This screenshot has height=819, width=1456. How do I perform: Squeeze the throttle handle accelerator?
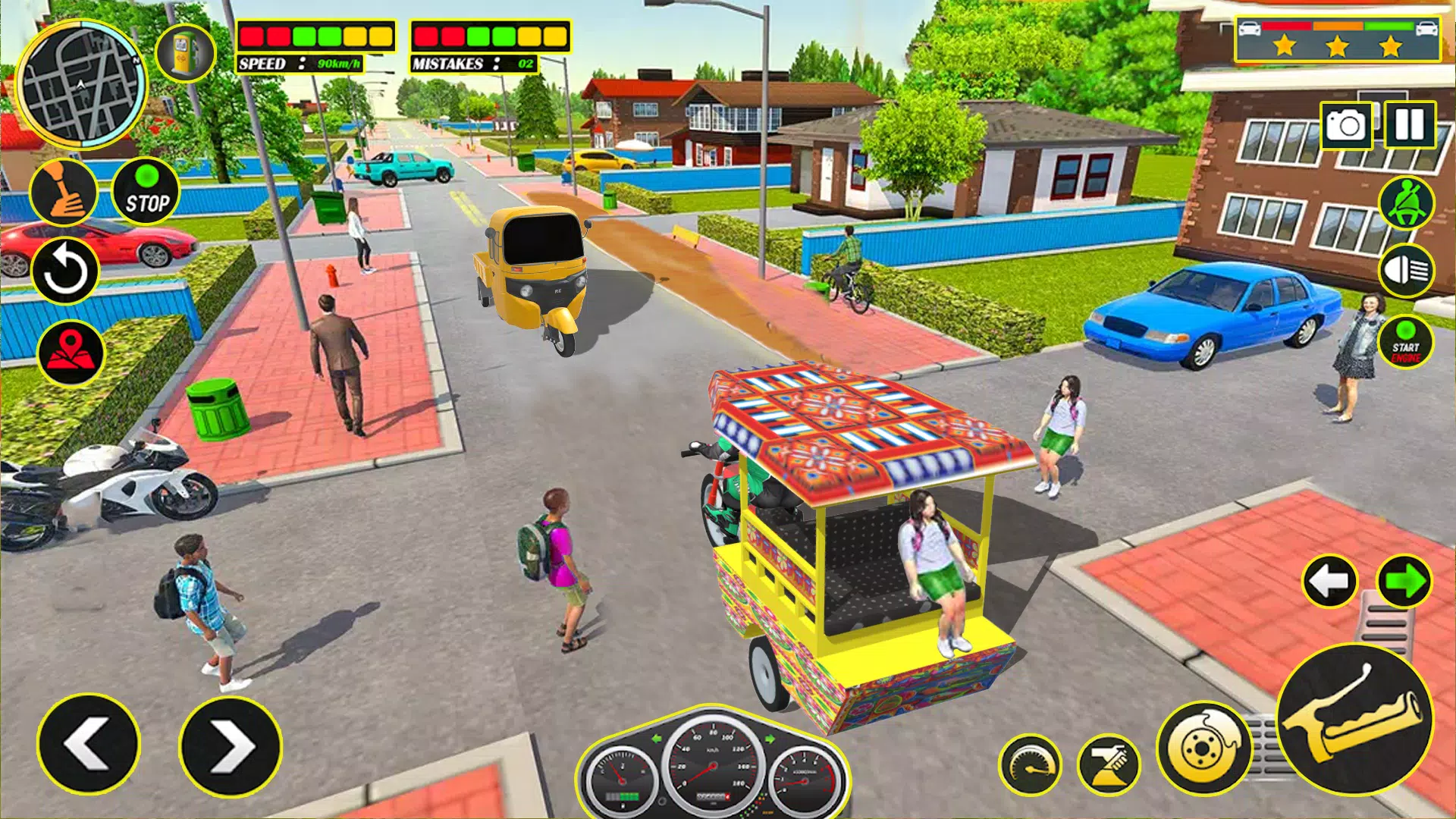pos(1355,718)
